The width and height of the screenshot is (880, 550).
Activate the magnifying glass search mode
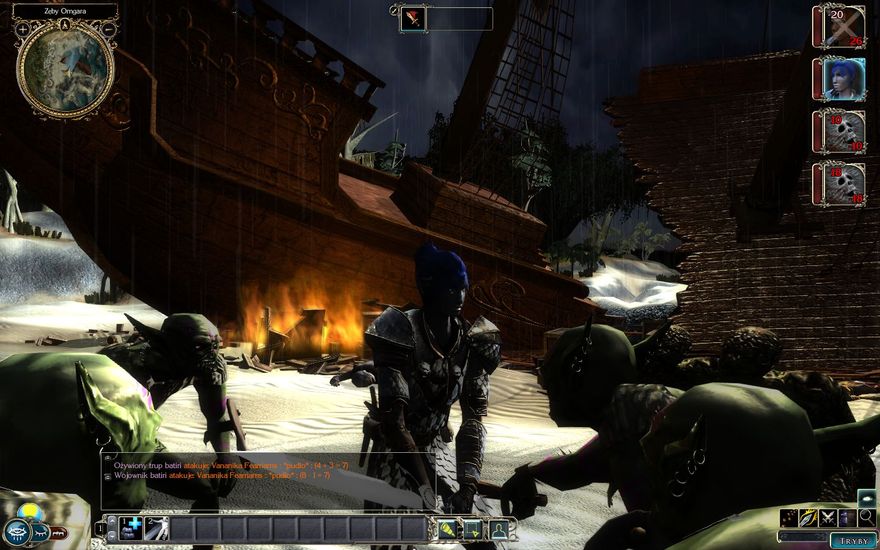866,517
